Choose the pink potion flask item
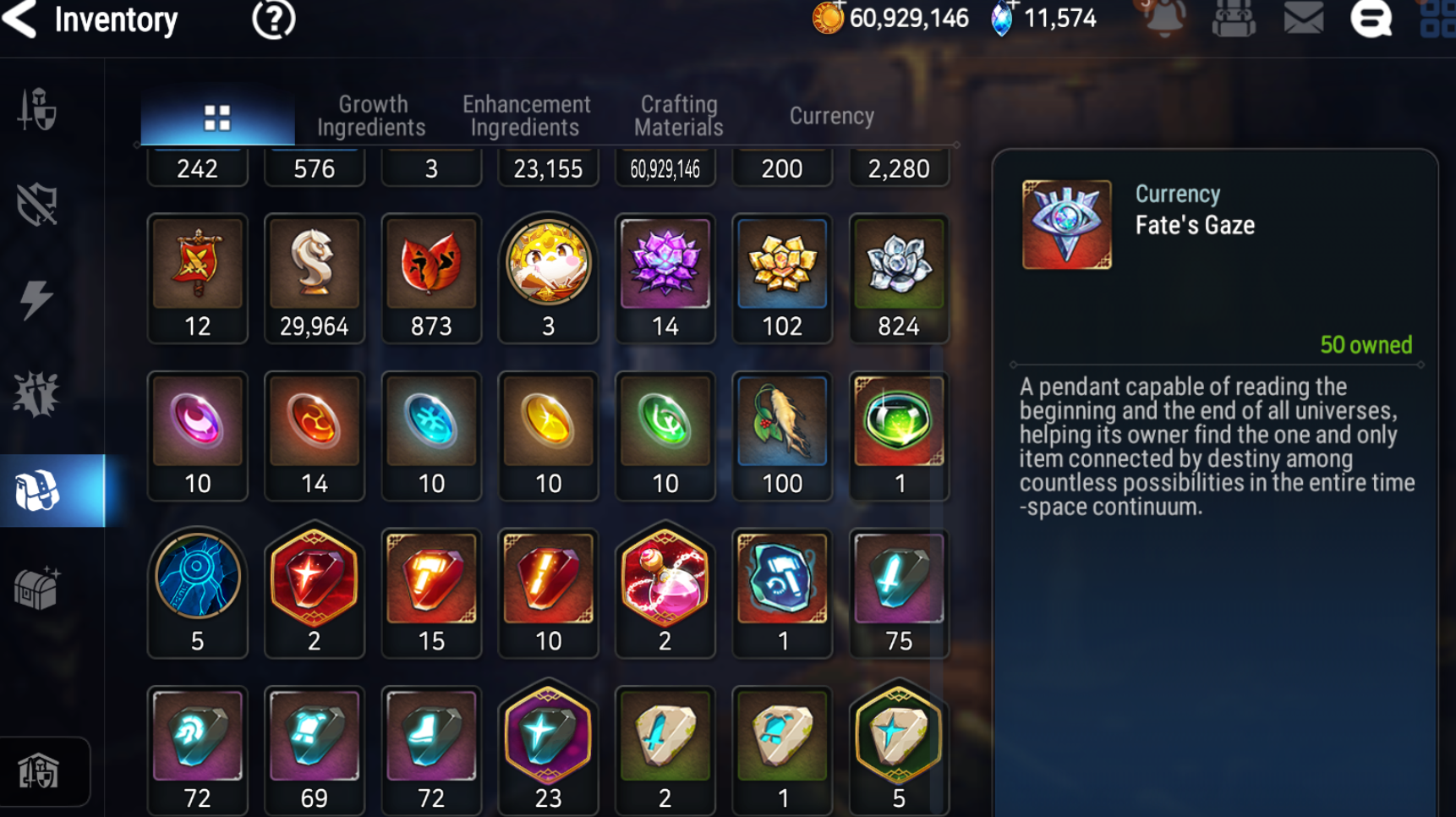This screenshot has height=817, width=1456. 665,578
